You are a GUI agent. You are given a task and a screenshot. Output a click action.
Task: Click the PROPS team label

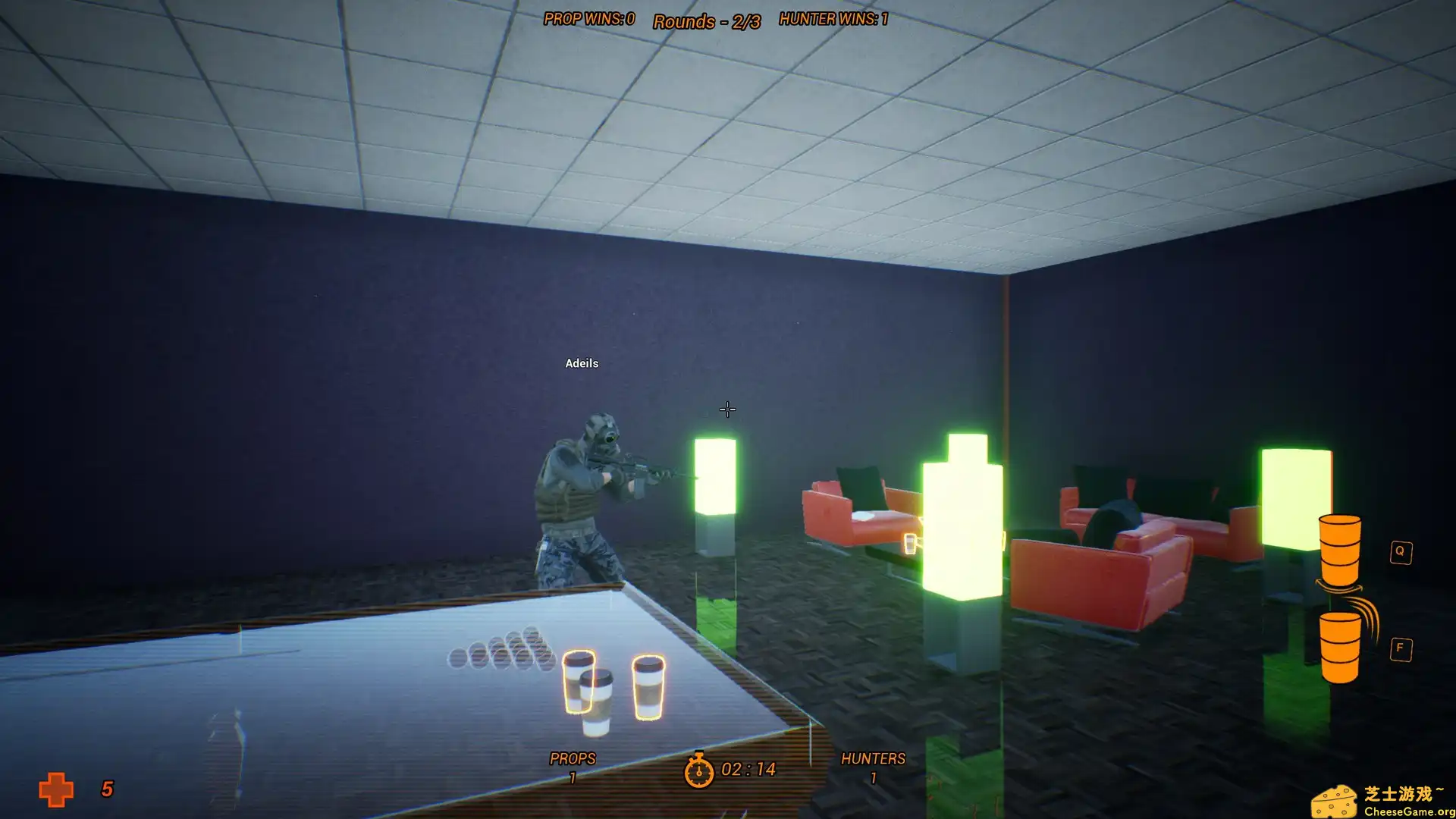point(573,758)
